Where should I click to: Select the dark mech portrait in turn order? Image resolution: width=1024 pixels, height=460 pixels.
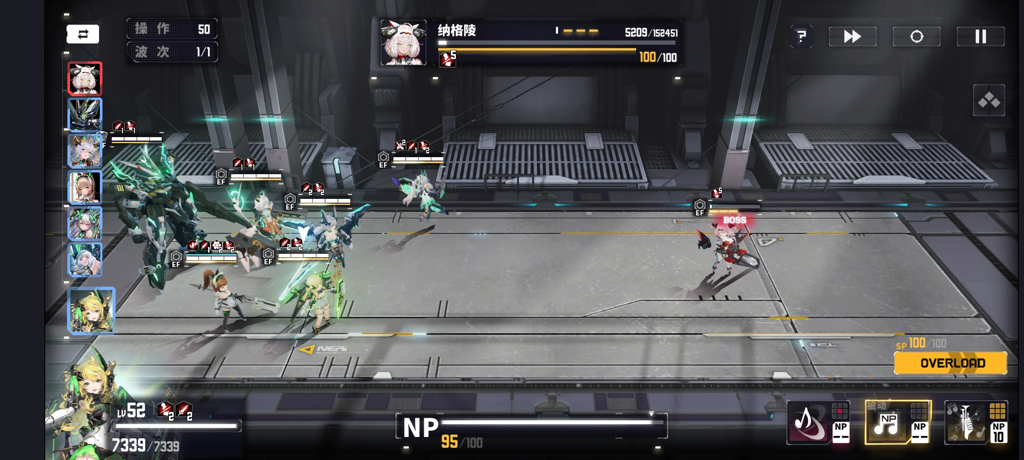coord(84,114)
